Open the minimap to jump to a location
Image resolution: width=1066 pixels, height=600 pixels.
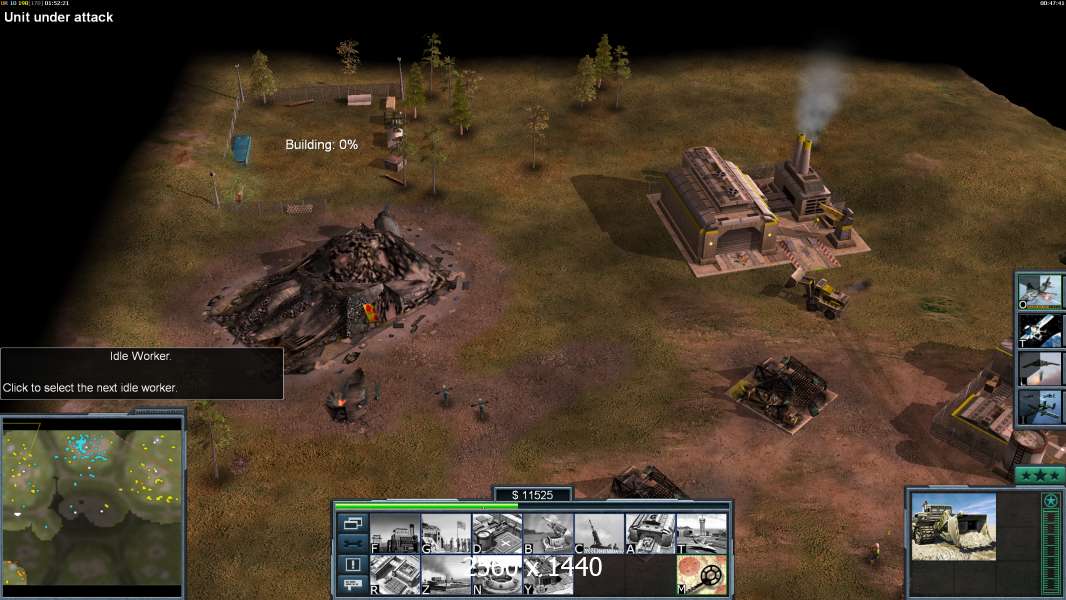[x=93, y=502]
